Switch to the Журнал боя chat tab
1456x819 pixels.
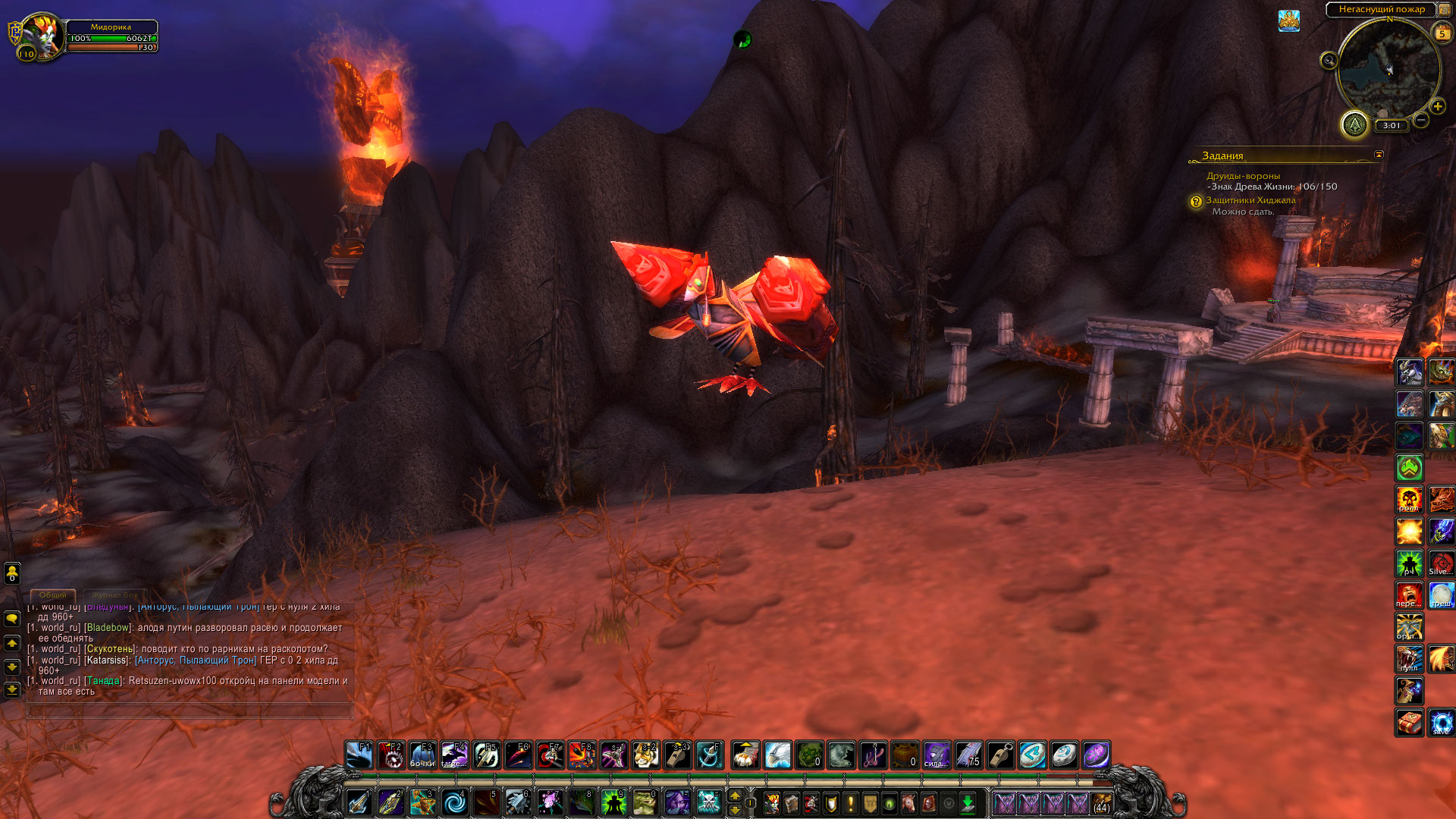click(x=115, y=595)
